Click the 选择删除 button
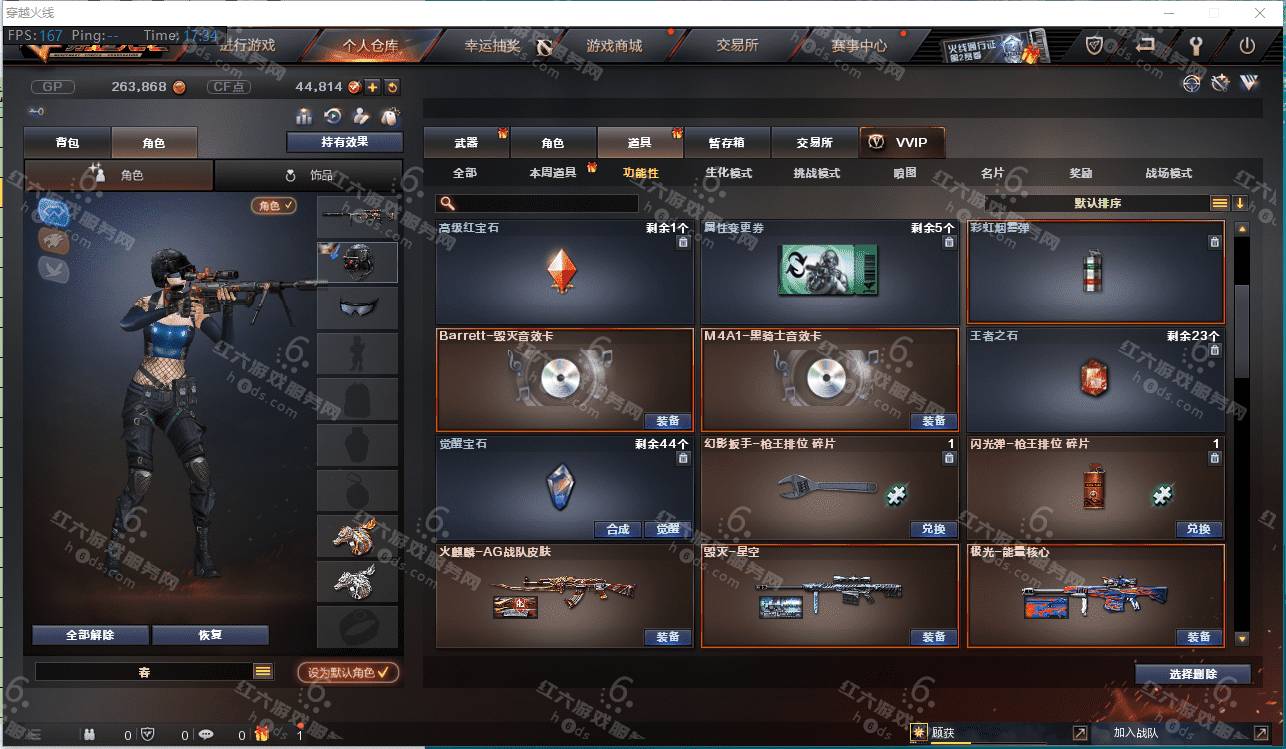Image resolution: width=1286 pixels, height=749 pixels. [1192, 674]
